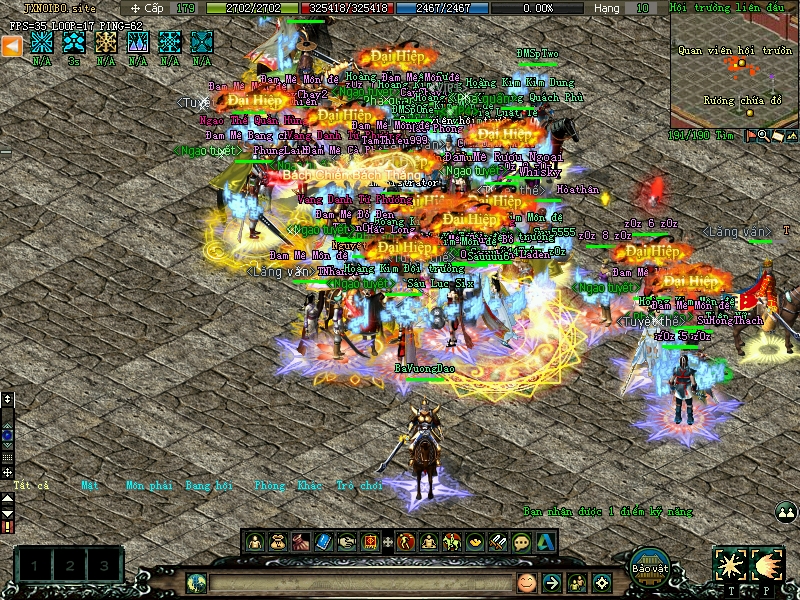This screenshot has height=600, width=800.
Task: Open the Bang hội chat tab
Action: 209,486
